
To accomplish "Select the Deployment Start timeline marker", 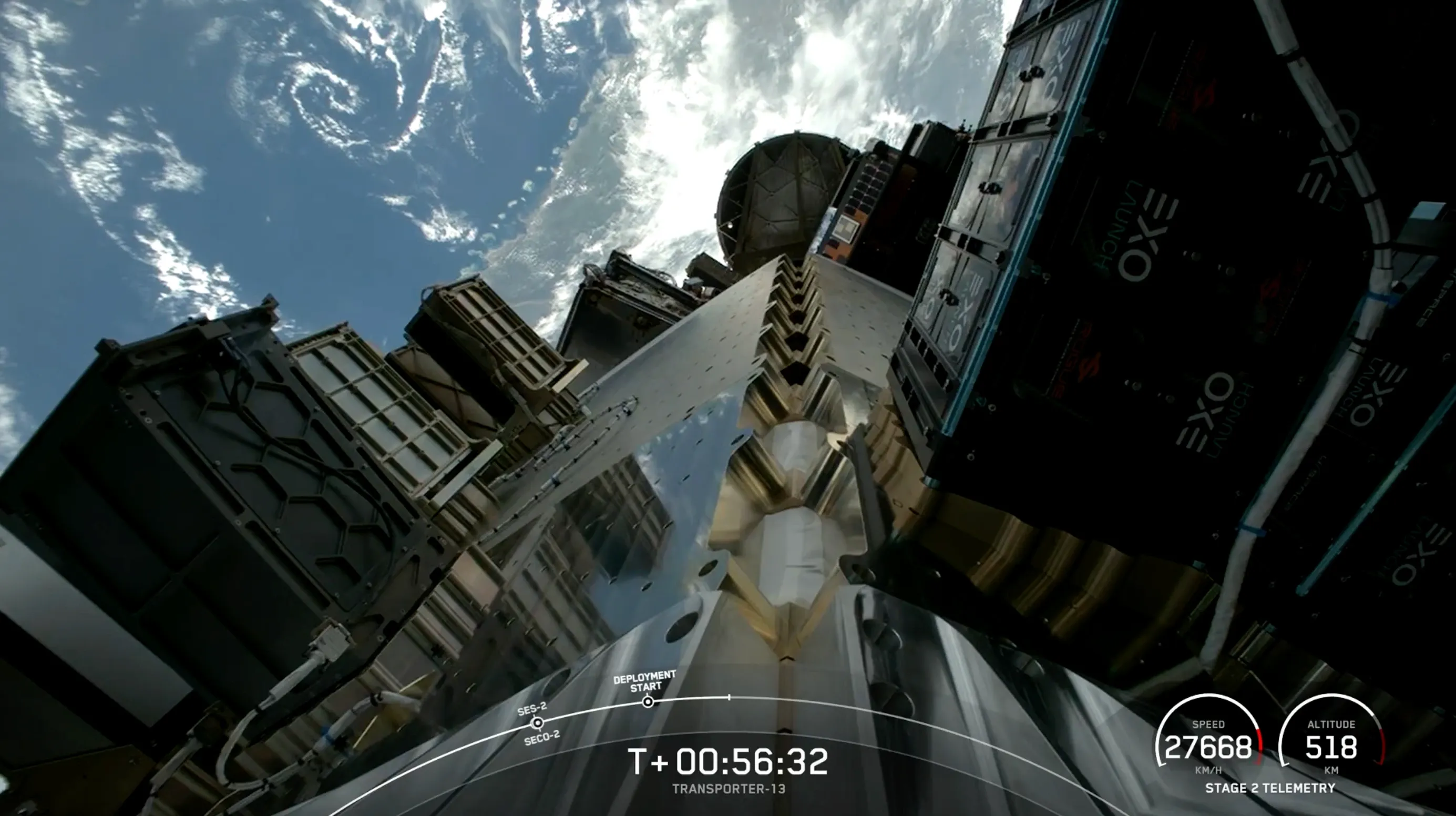I will pyautogui.click(x=648, y=702).
